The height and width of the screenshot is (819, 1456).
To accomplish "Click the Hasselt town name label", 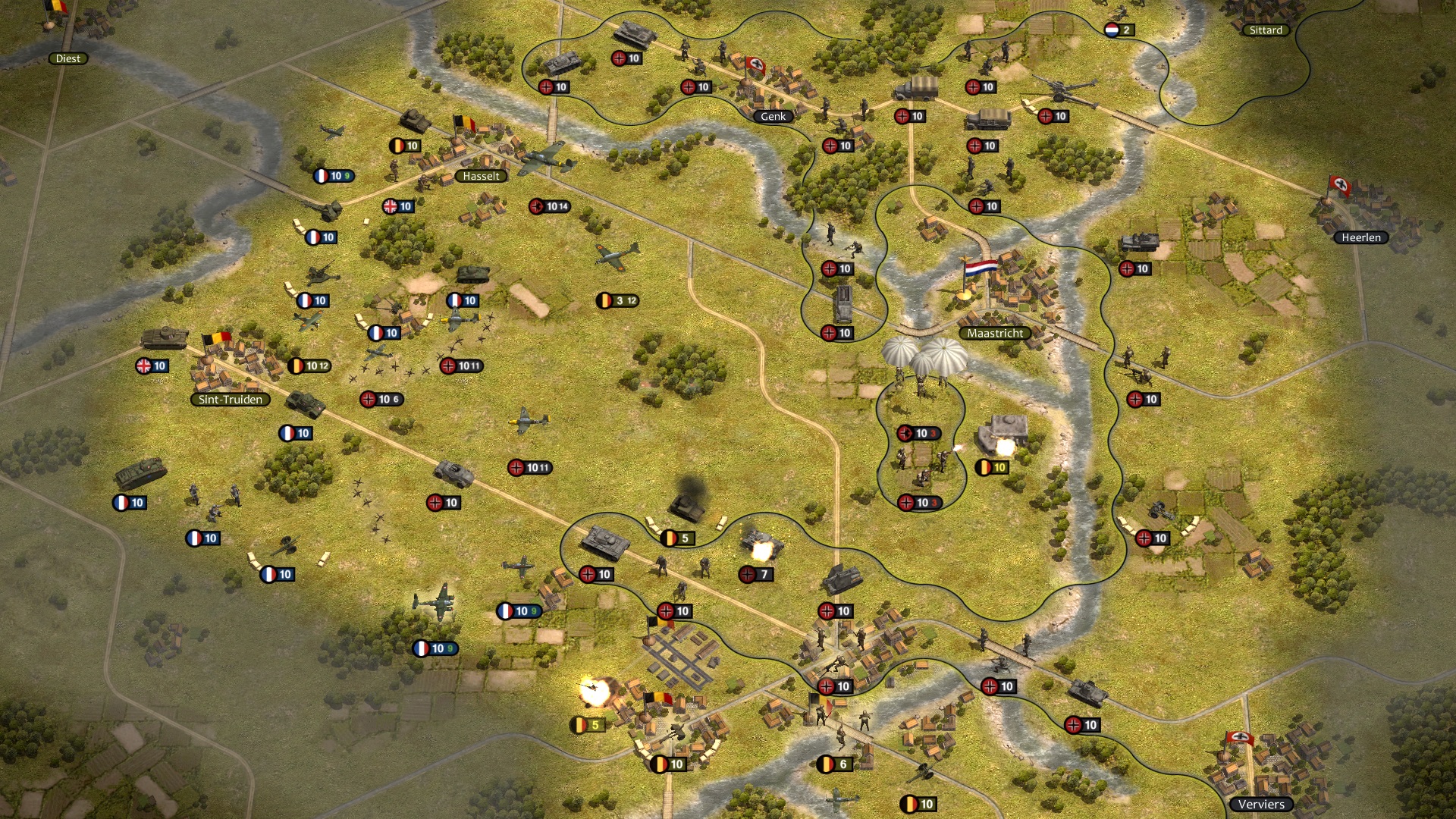I will [x=481, y=174].
